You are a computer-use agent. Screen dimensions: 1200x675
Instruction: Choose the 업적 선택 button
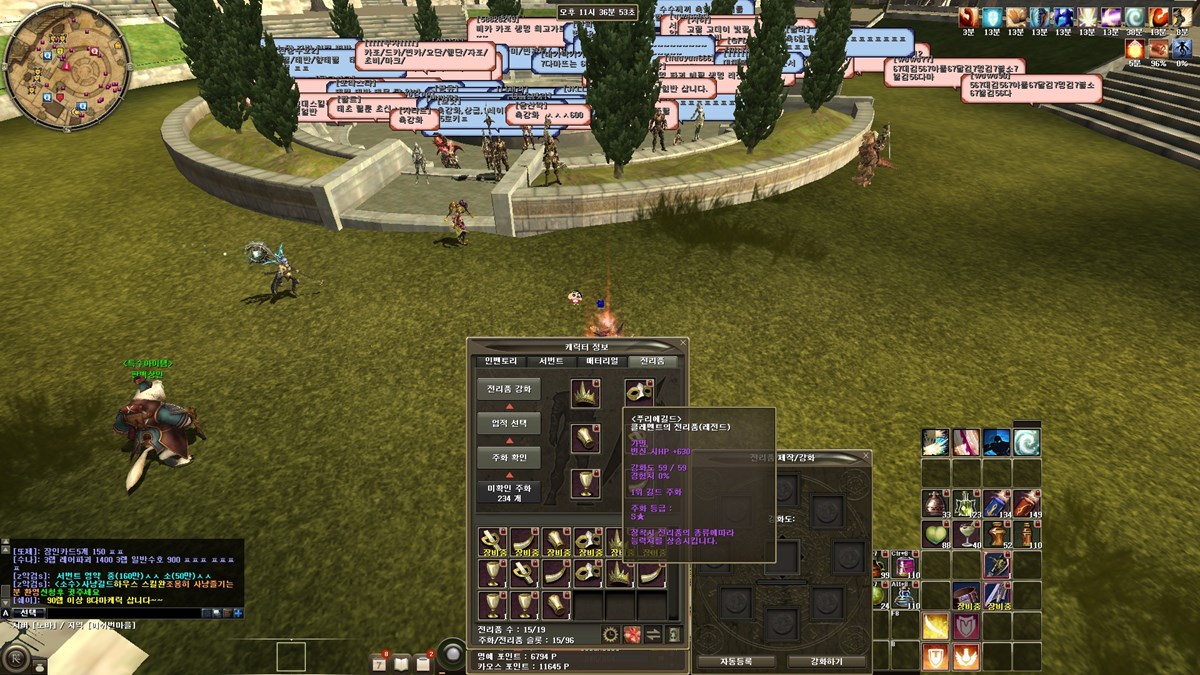(509, 424)
